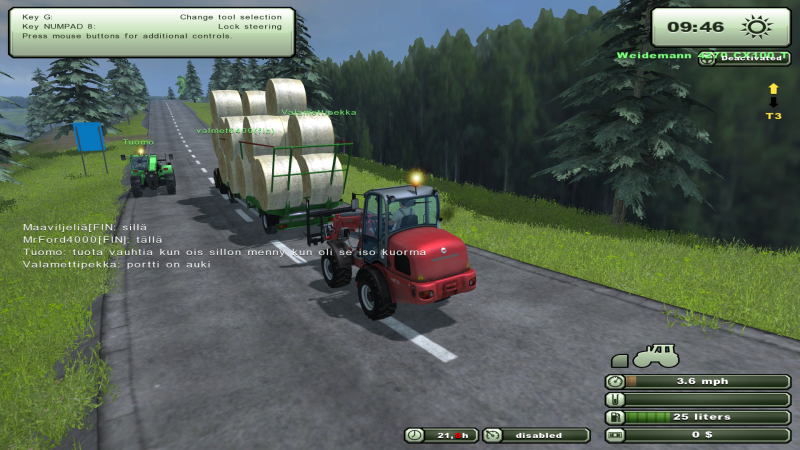Viewport: 800px width, 450px height.
Task: Click the yellow gear-up arrow above T3
Action: click(773, 90)
